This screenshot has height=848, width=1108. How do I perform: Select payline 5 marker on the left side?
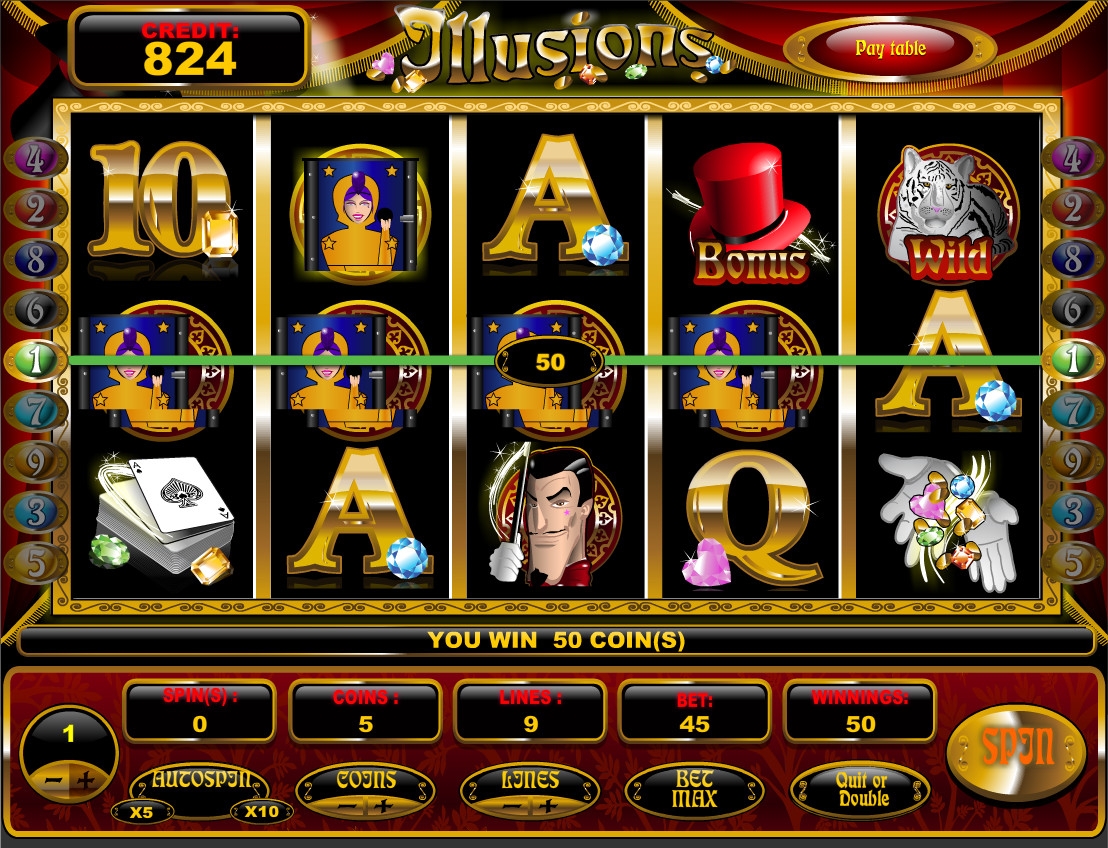(x=35, y=562)
